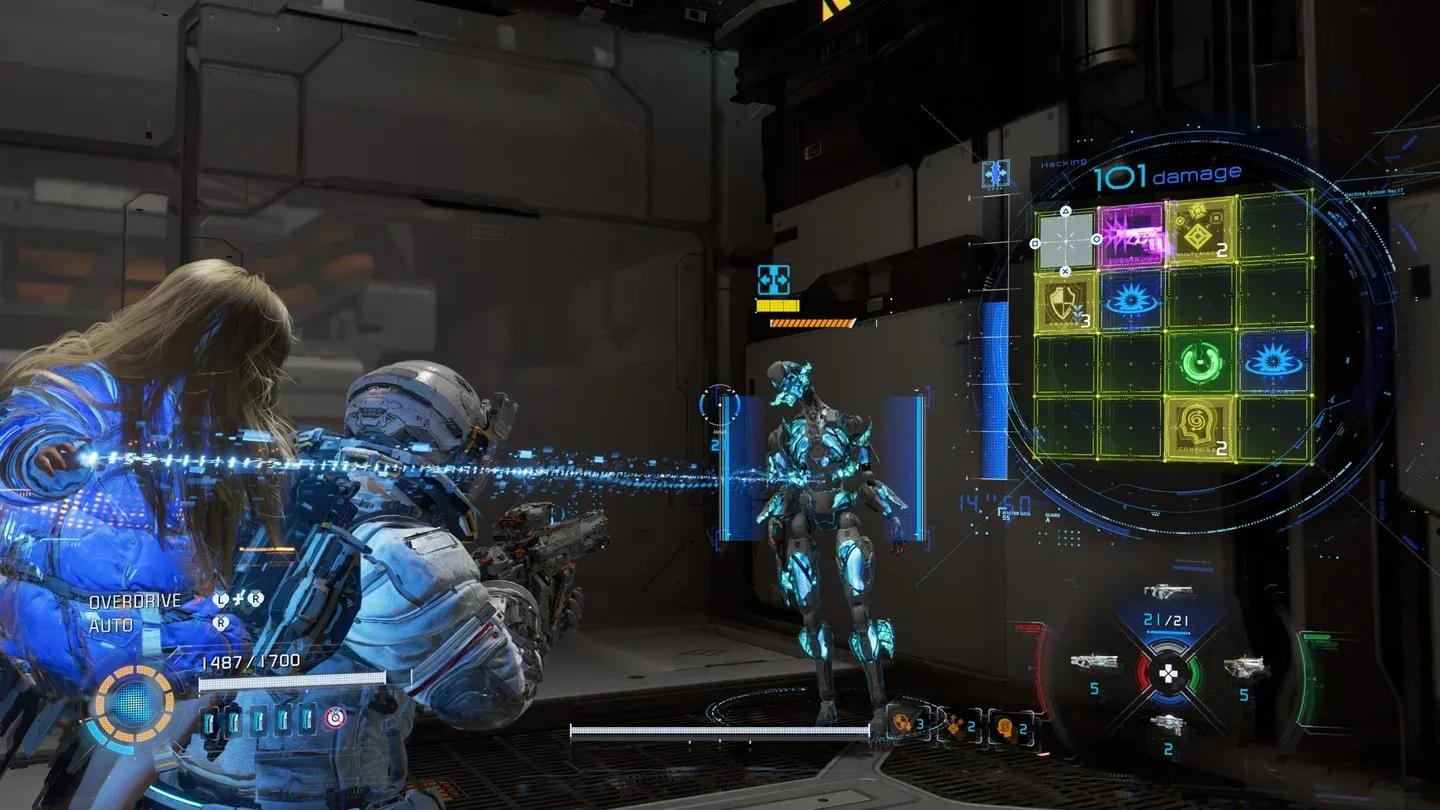Image resolution: width=1440 pixels, height=810 pixels.
Task: Select the orange head hack node icon
Action: pos(1007,728)
